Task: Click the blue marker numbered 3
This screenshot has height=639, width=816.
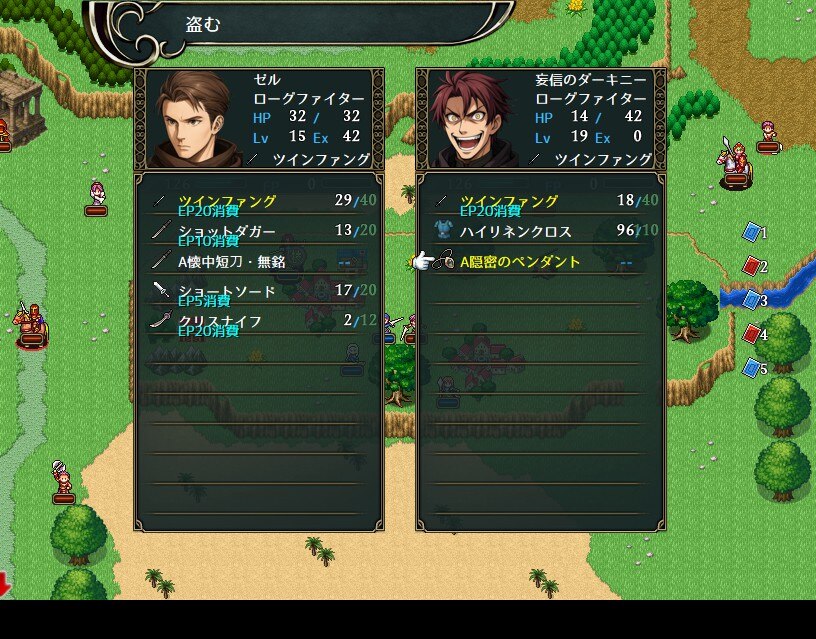Action: click(x=753, y=300)
